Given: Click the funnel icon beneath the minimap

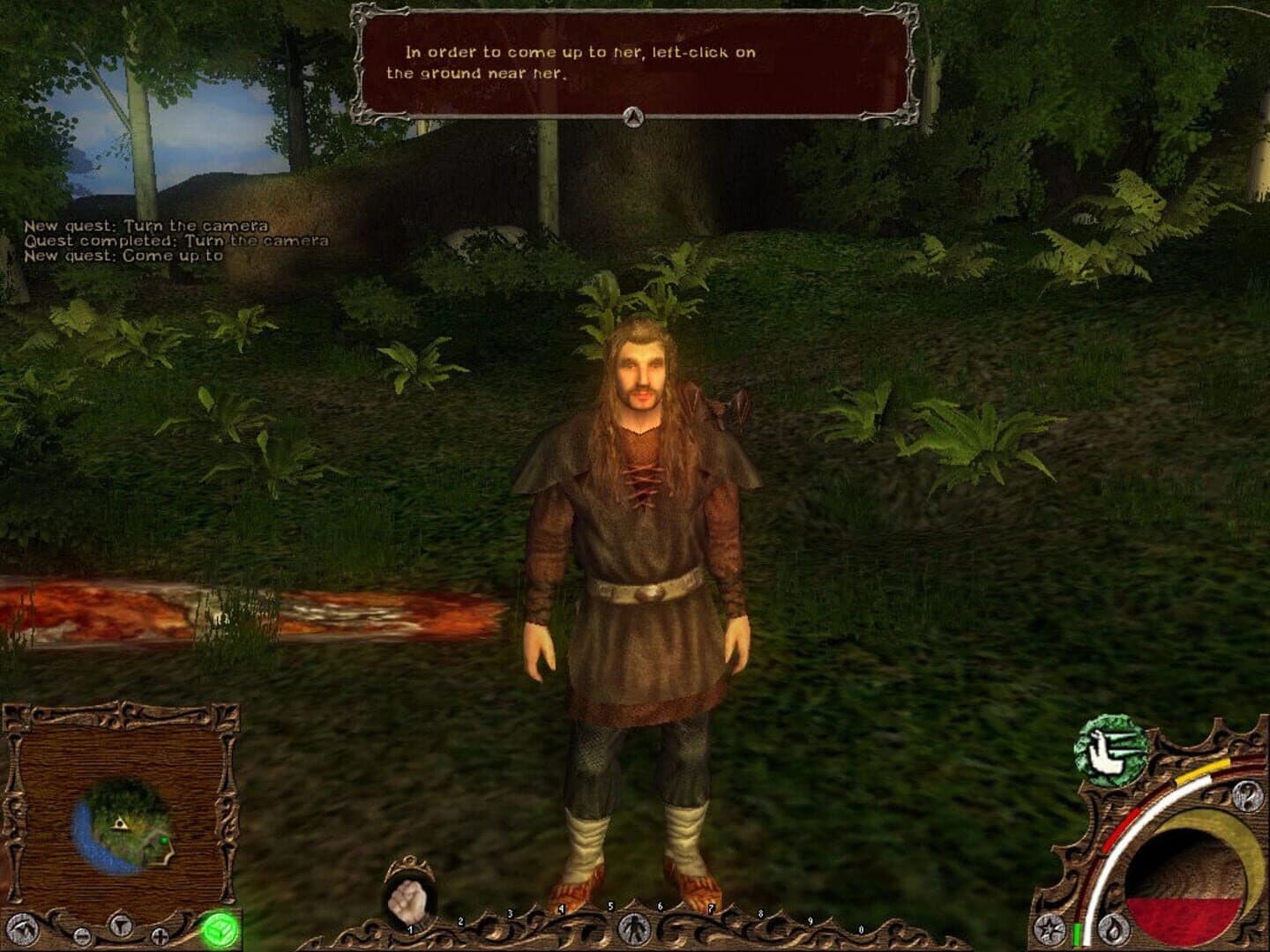Looking at the screenshot, I should click(120, 926).
